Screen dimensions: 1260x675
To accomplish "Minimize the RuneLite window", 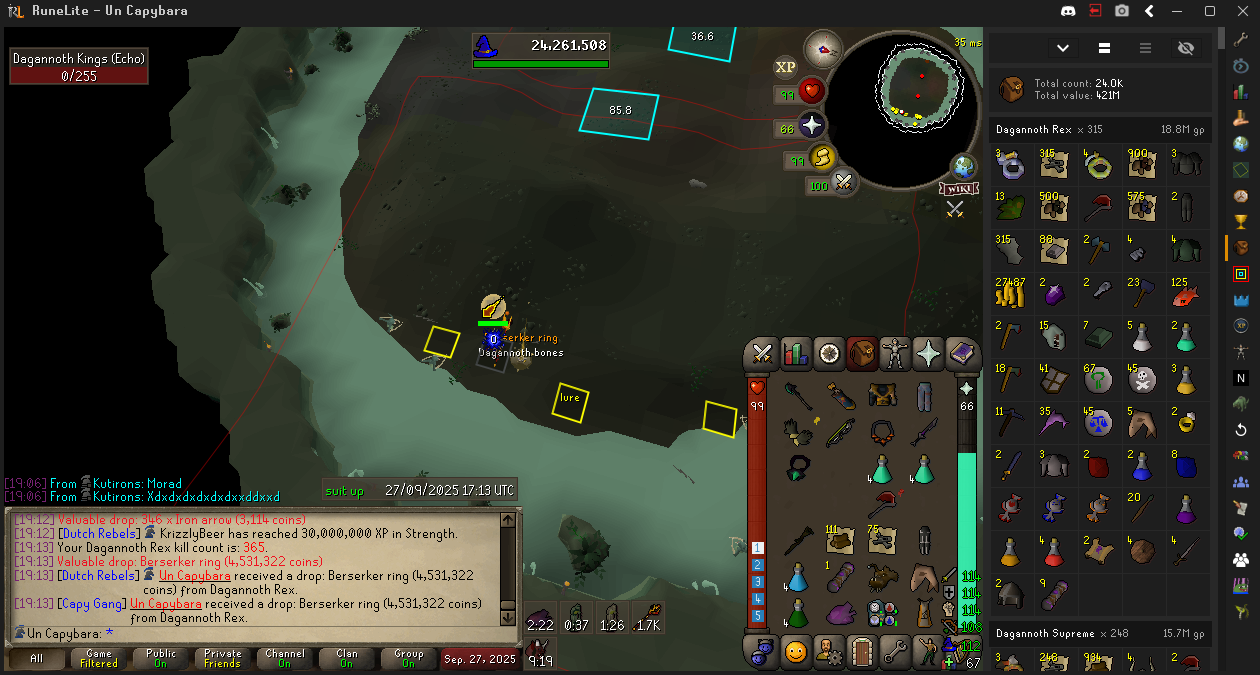I will point(1180,11).
